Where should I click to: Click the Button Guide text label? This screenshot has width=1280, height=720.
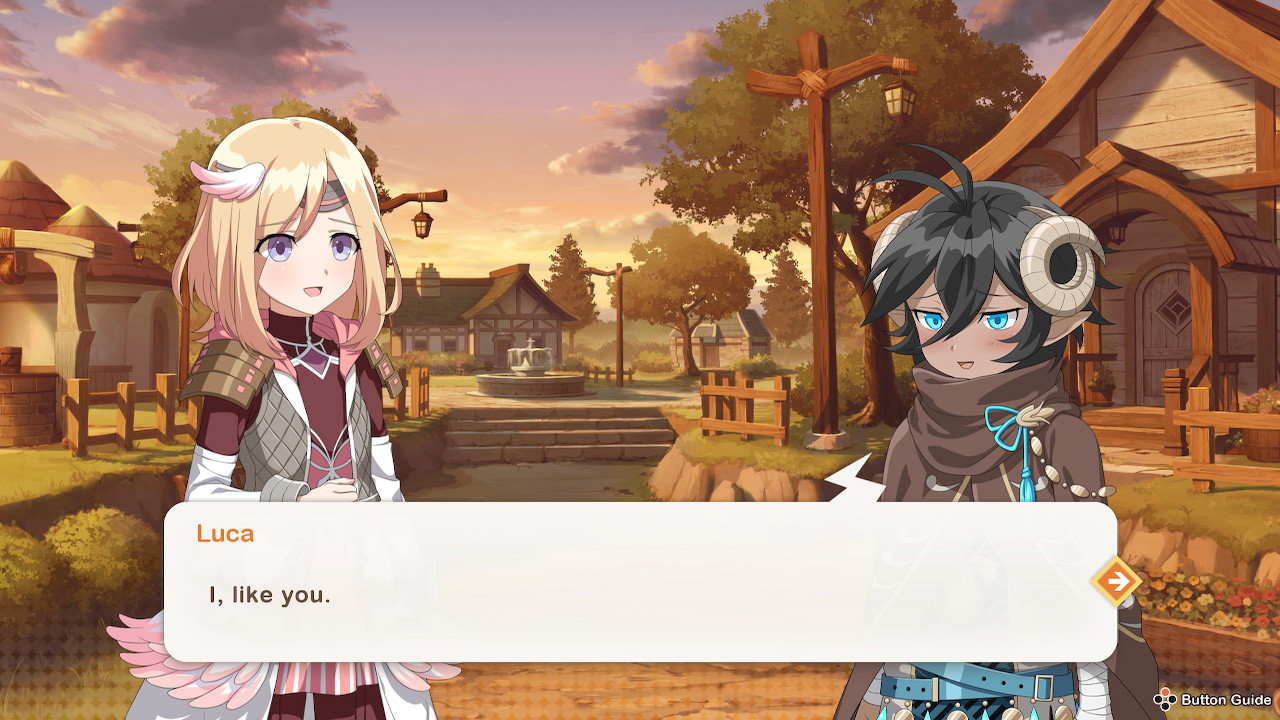point(1225,699)
